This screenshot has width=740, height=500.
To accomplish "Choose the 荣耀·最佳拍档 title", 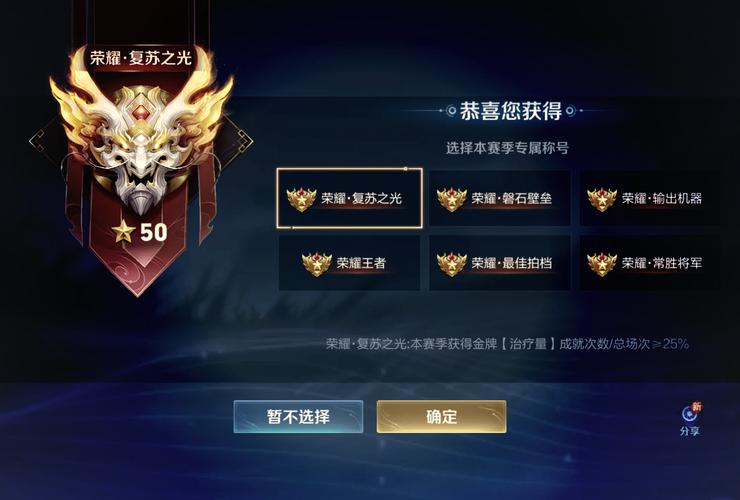I will (499, 263).
